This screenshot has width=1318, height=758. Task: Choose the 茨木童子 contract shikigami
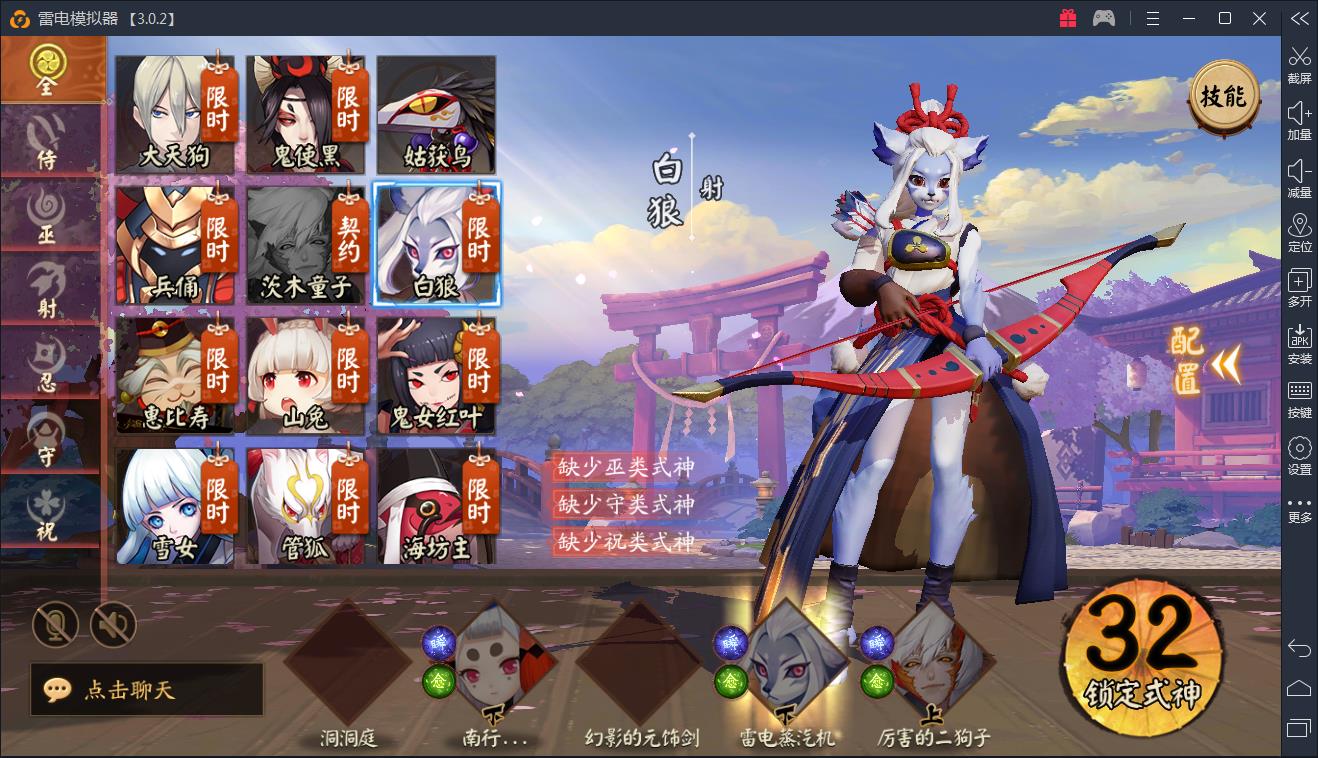[306, 244]
